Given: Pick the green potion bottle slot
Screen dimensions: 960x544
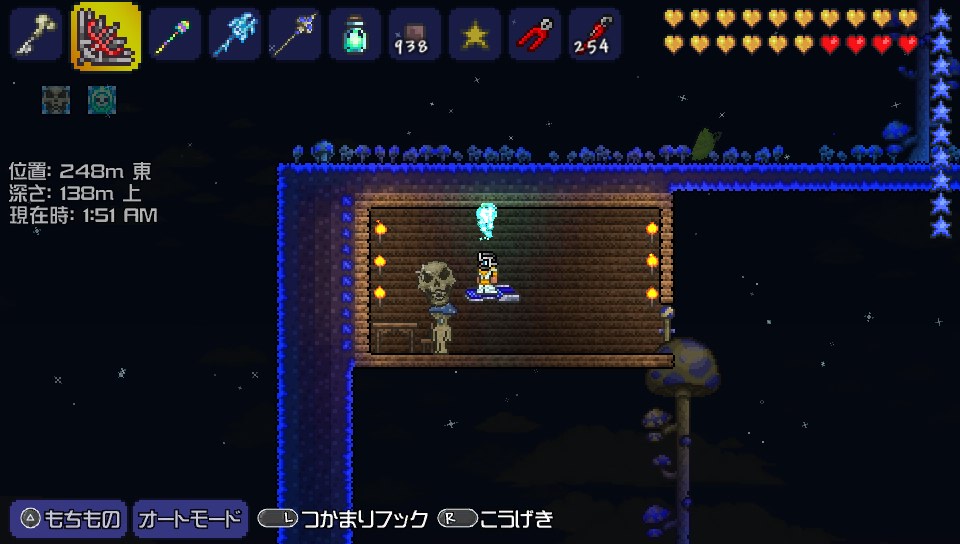Looking at the screenshot, I should 355,35.
